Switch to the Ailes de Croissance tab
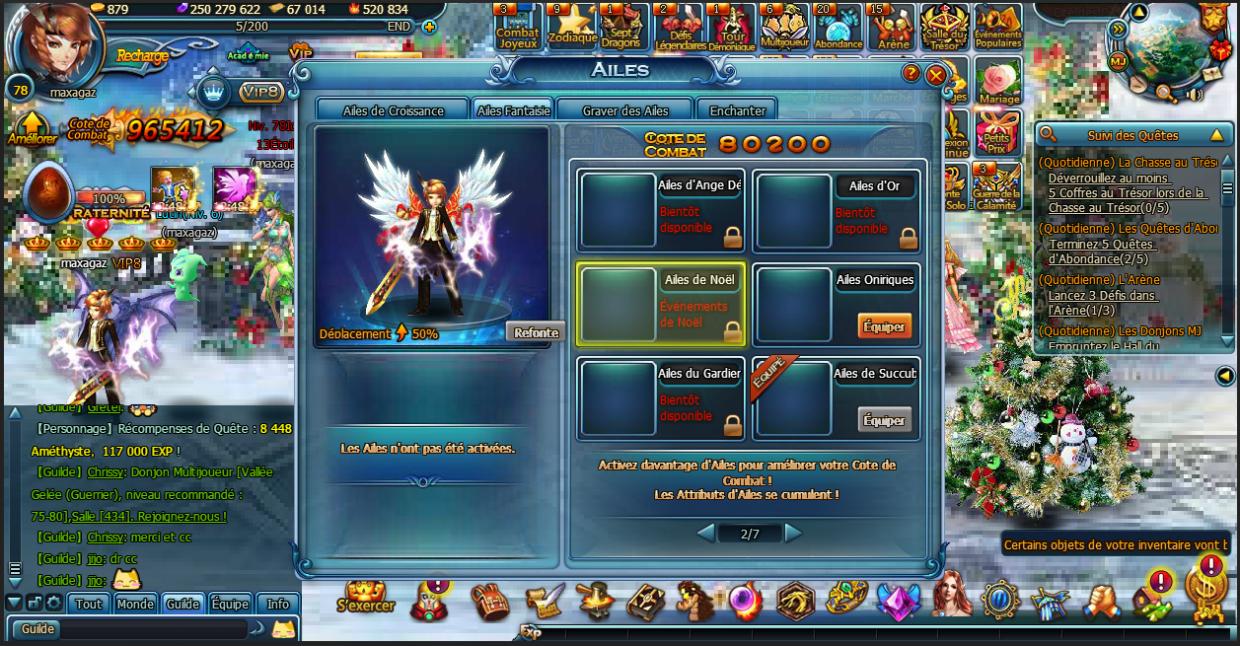The height and width of the screenshot is (646, 1240). pos(393,111)
